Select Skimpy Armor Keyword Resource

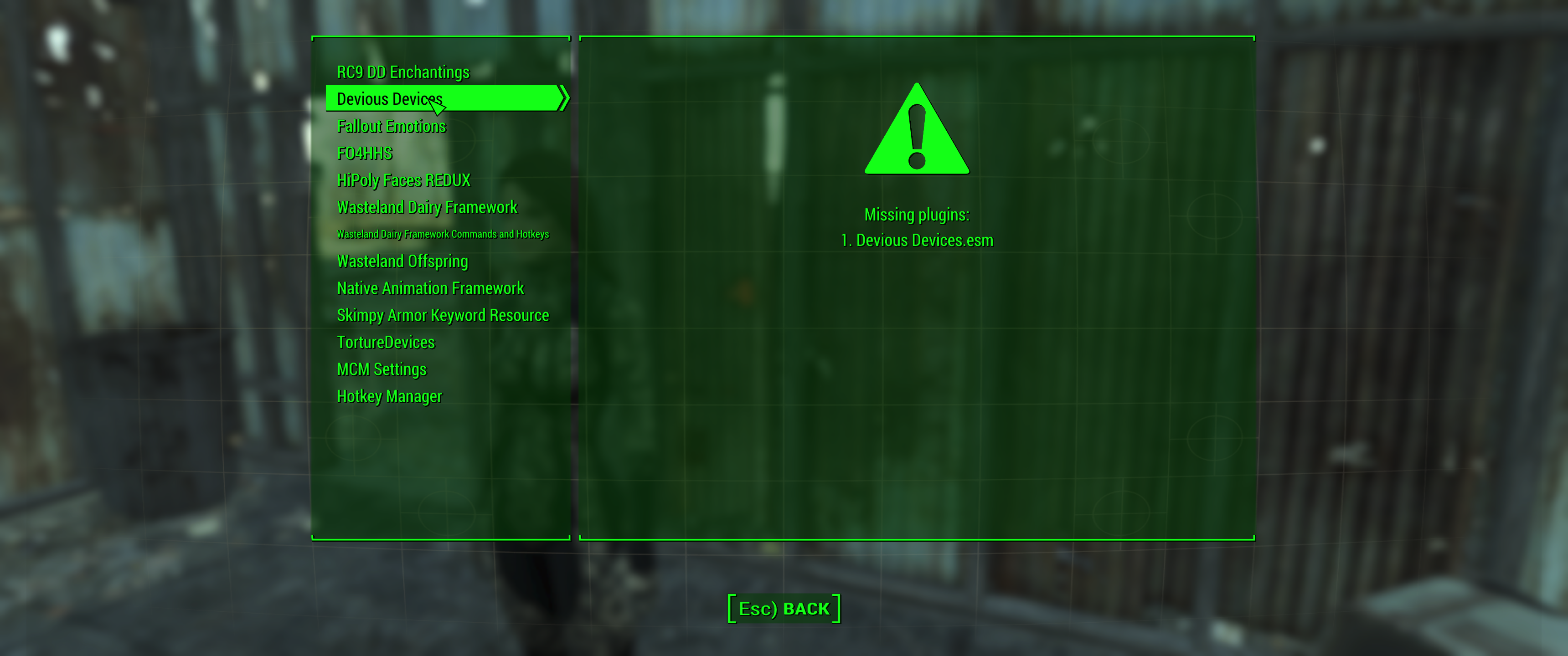pos(443,315)
